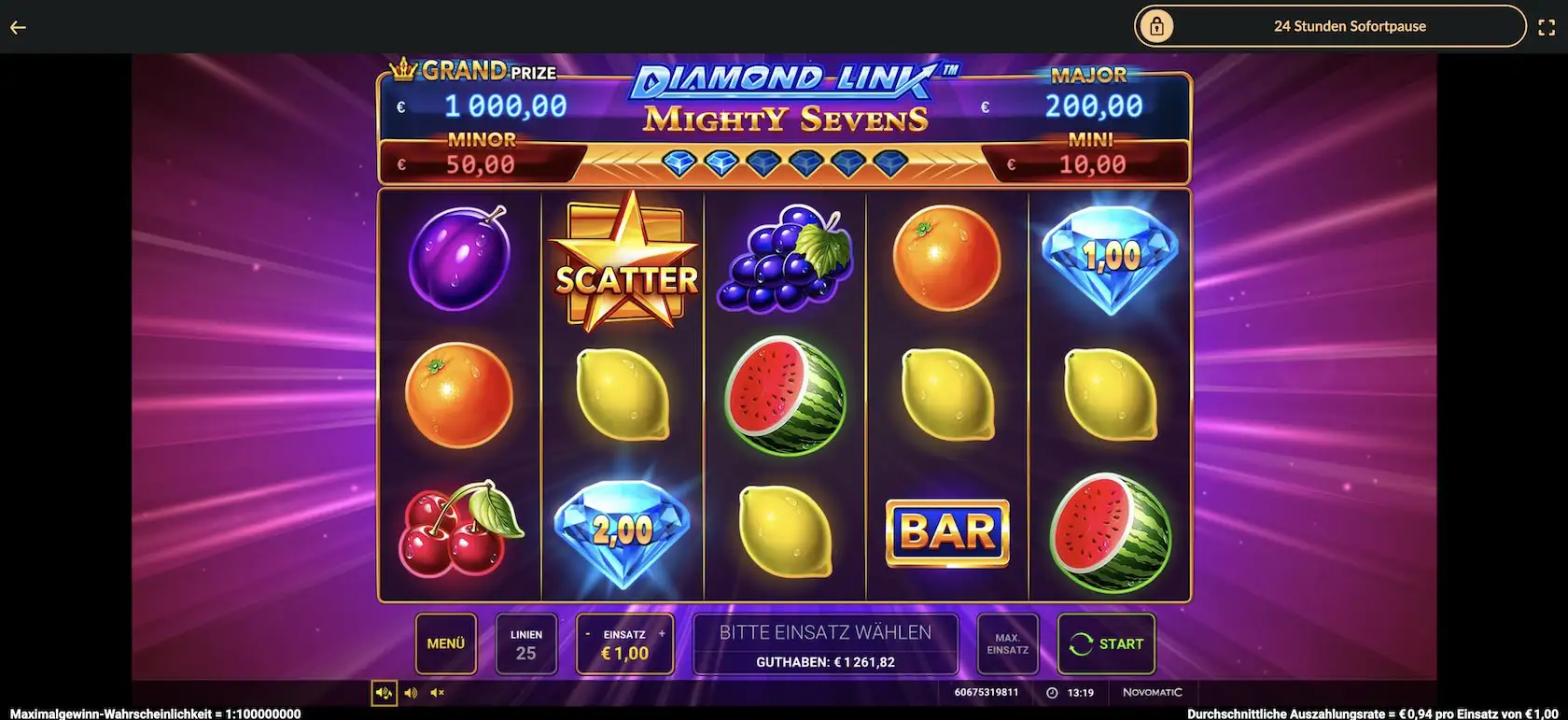Click the lock icon on the Sofortpause banner
This screenshot has width=1568, height=720.
pyautogui.click(x=1157, y=26)
